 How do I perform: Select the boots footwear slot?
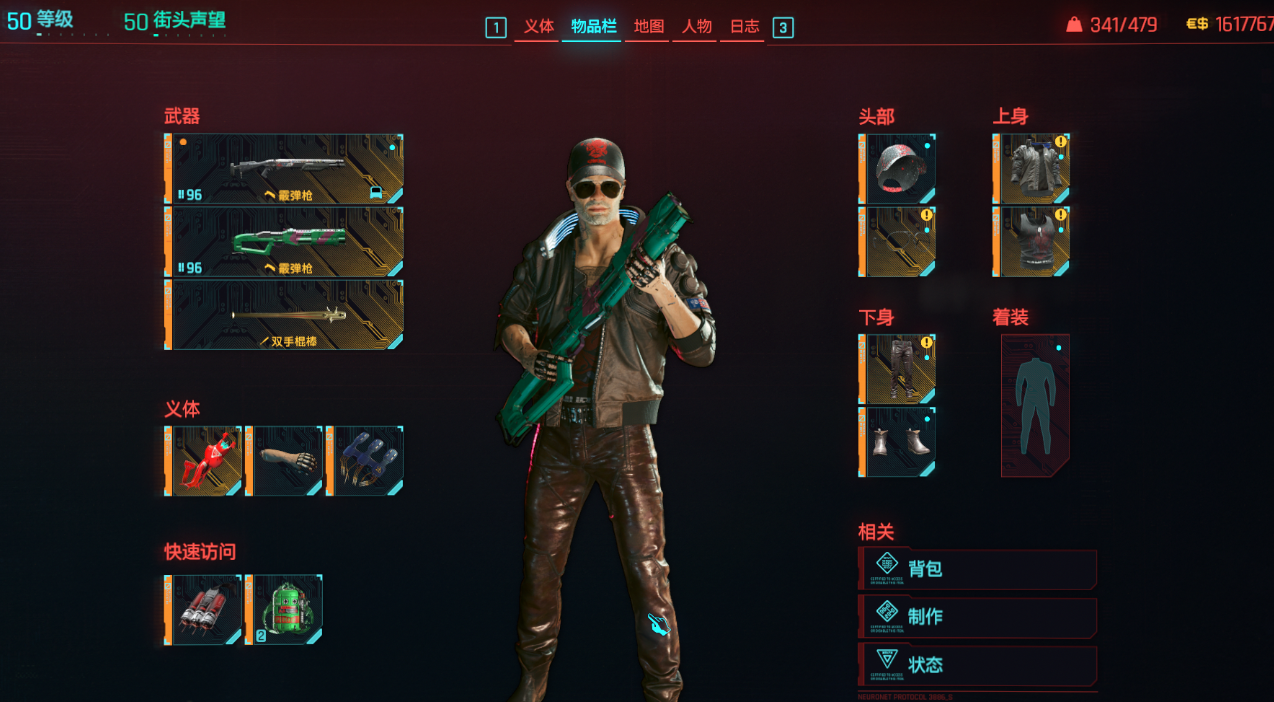click(898, 442)
